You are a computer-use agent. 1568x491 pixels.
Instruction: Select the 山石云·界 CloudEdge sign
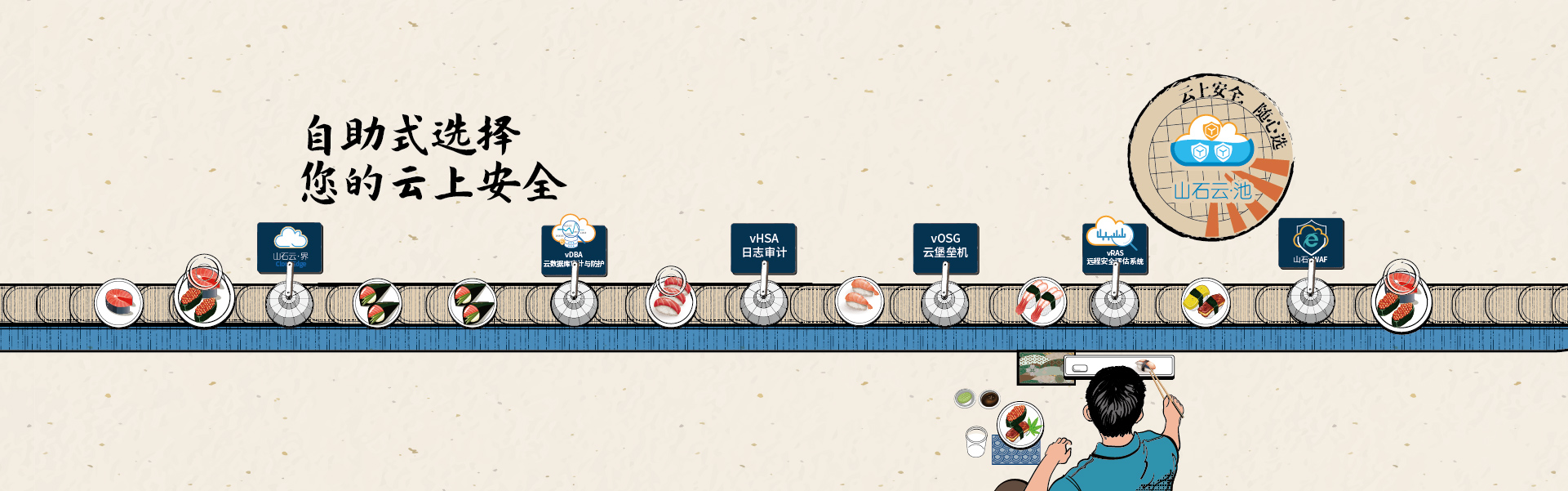pos(290,247)
